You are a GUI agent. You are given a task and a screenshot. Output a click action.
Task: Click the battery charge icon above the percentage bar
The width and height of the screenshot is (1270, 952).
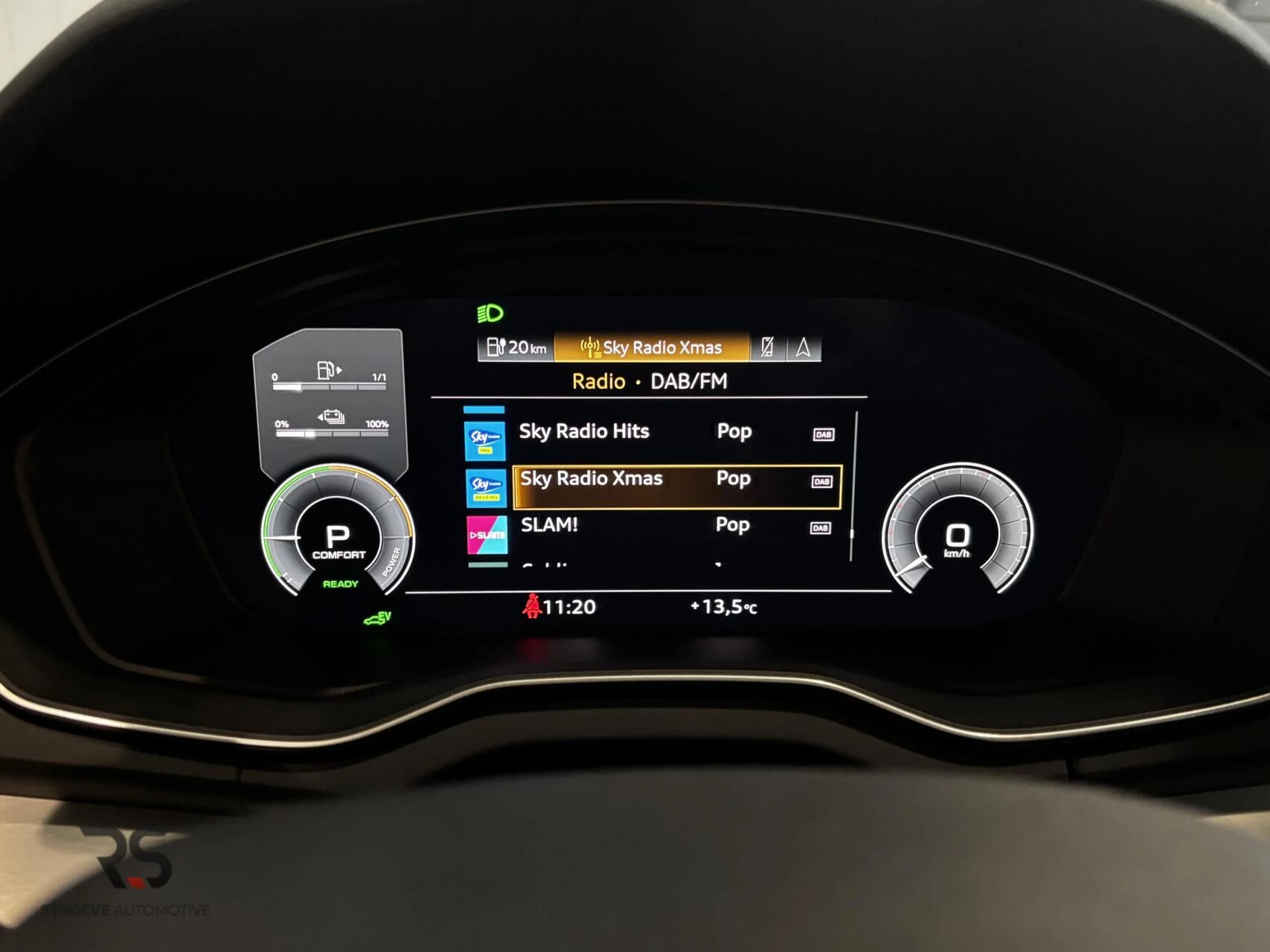coord(333,416)
